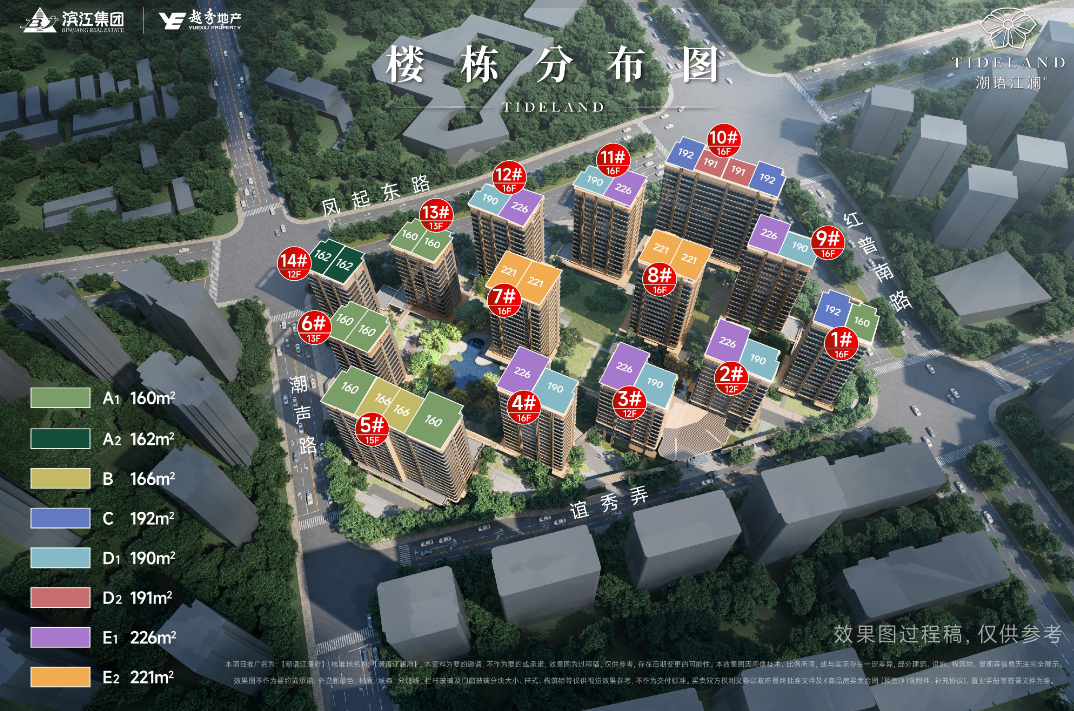The width and height of the screenshot is (1074, 711).
Task: Click the 13# building marker
Action: pos(435,215)
